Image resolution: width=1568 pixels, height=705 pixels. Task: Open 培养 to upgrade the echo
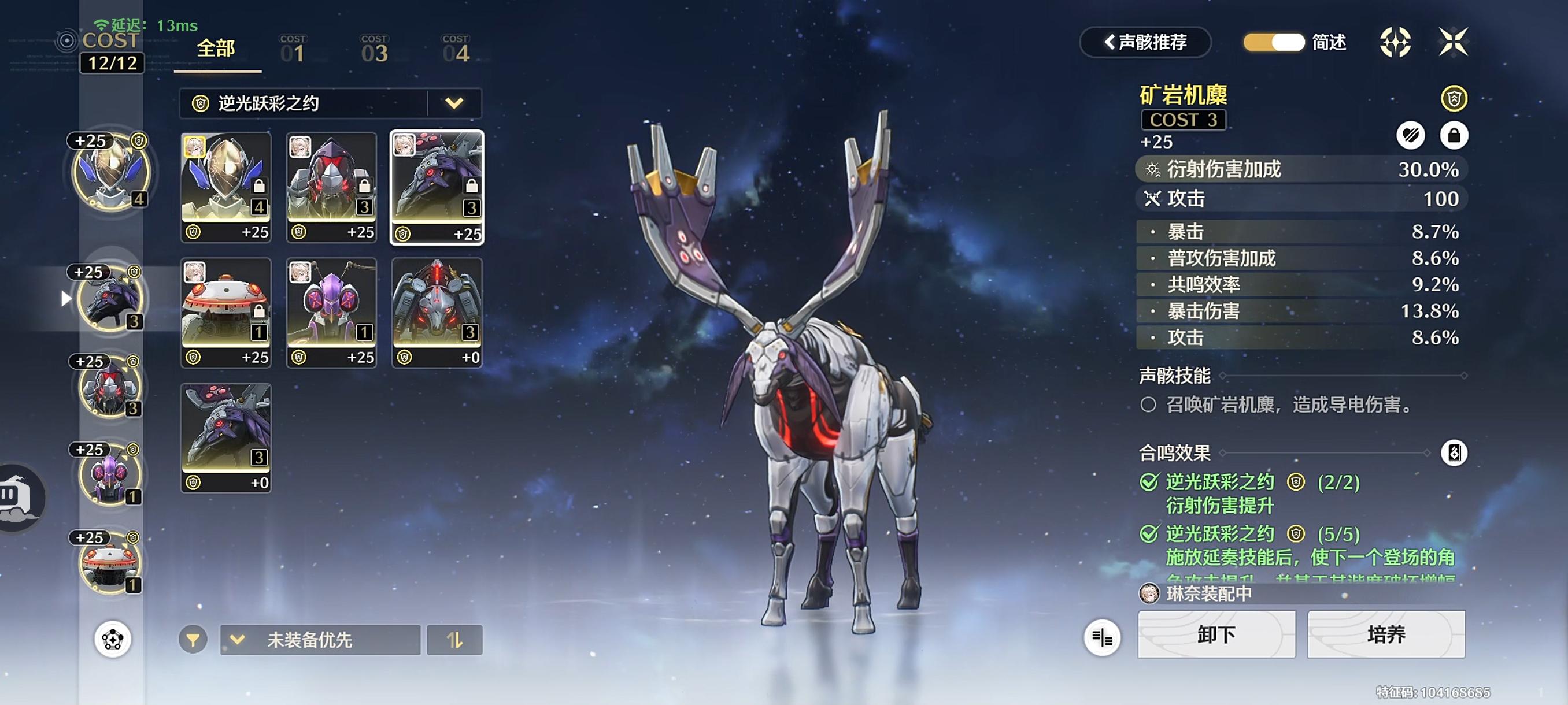pyautogui.click(x=1386, y=634)
